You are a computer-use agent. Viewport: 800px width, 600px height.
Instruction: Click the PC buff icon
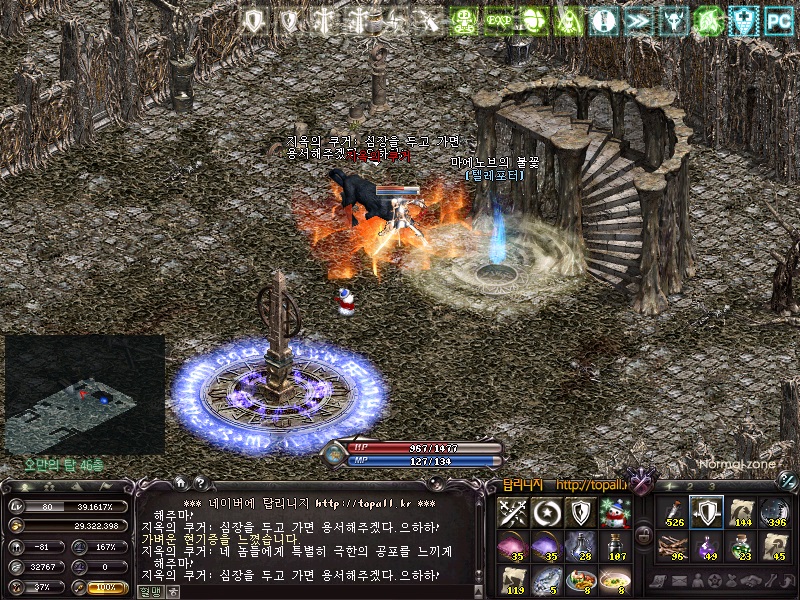click(x=777, y=20)
